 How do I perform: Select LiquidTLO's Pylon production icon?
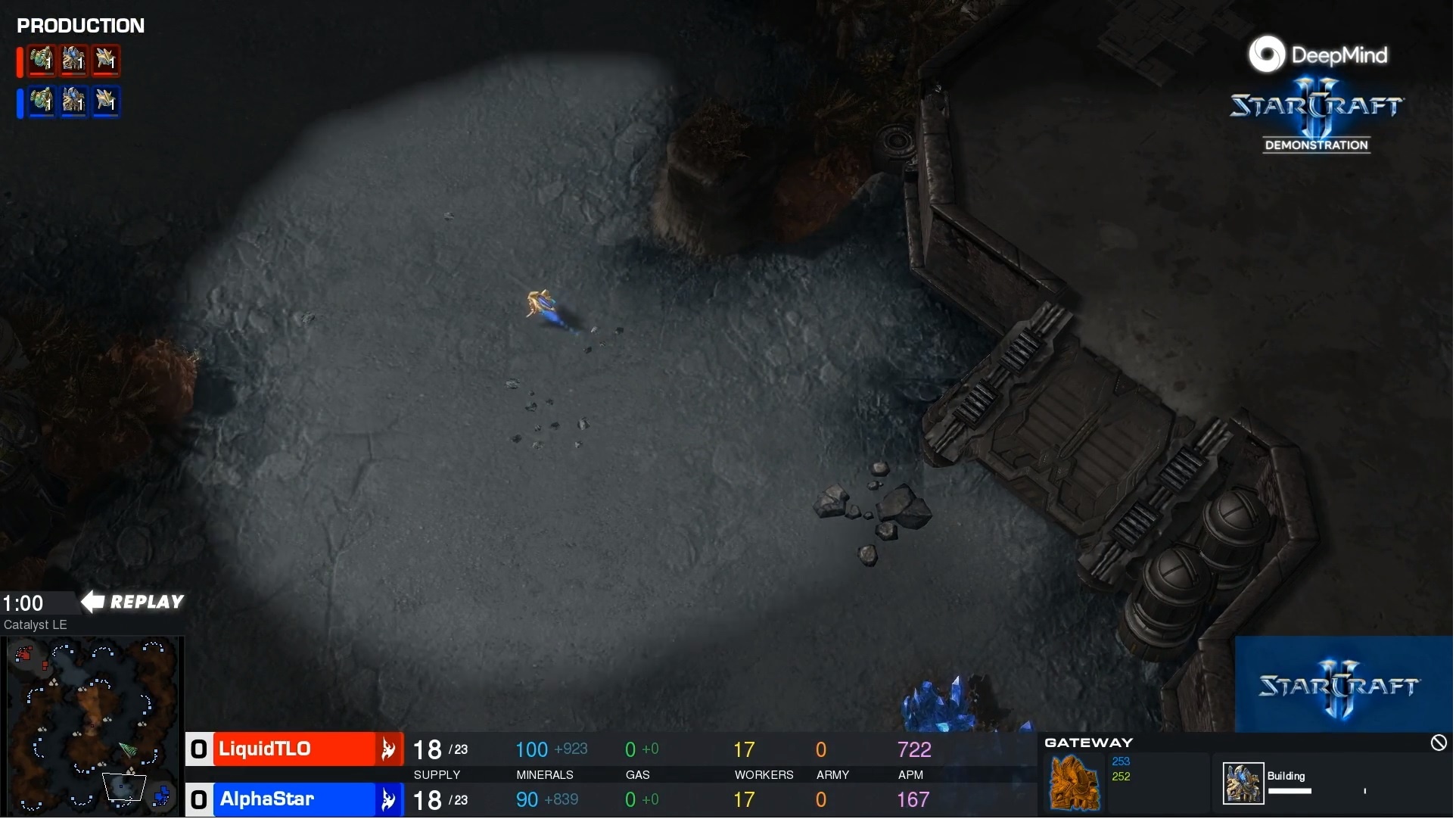tap(107, 61)
